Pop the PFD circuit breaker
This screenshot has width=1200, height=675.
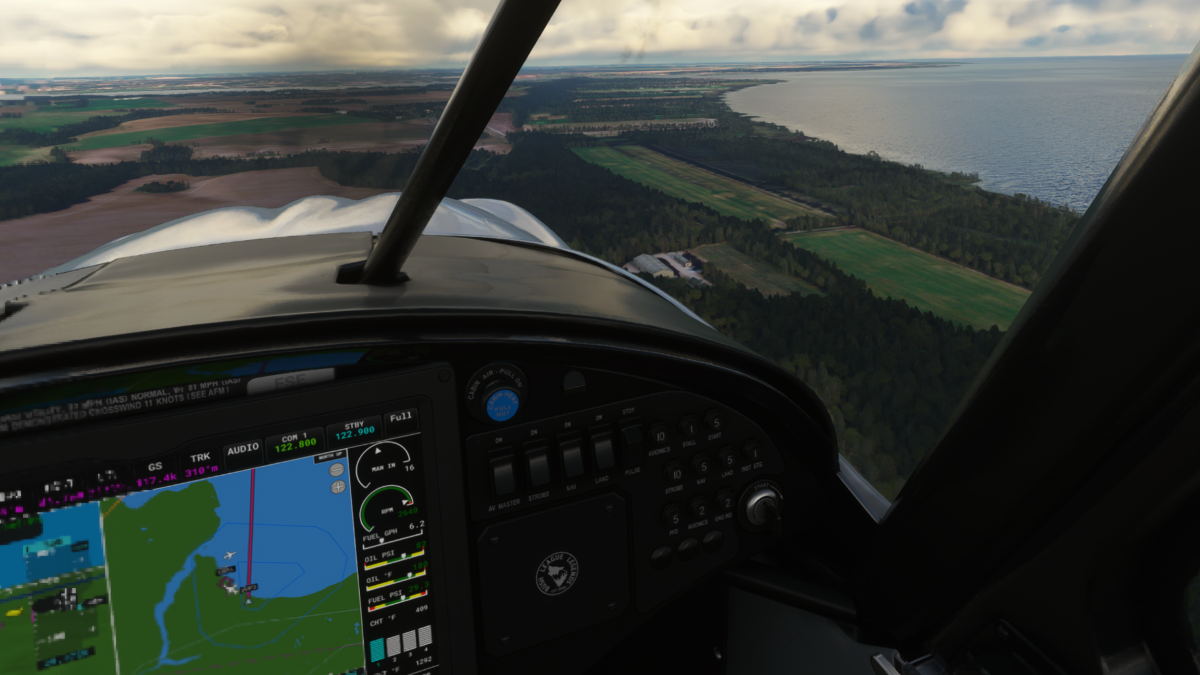coord(673,517)
